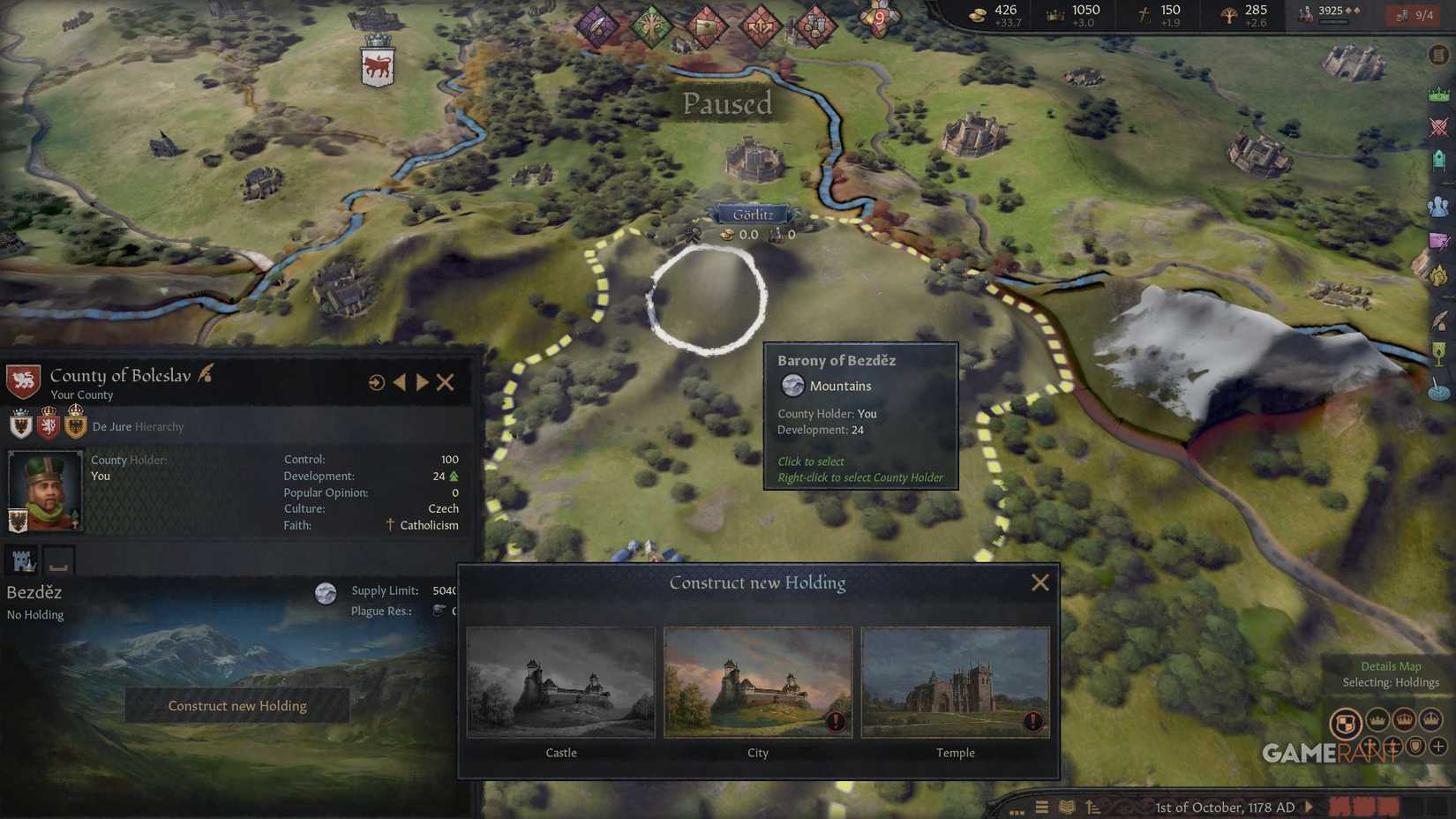Viewport: 1456px width, 819px height.
Task: Select the Holdings map mode shield icon
Action: tap(1345, 720)
